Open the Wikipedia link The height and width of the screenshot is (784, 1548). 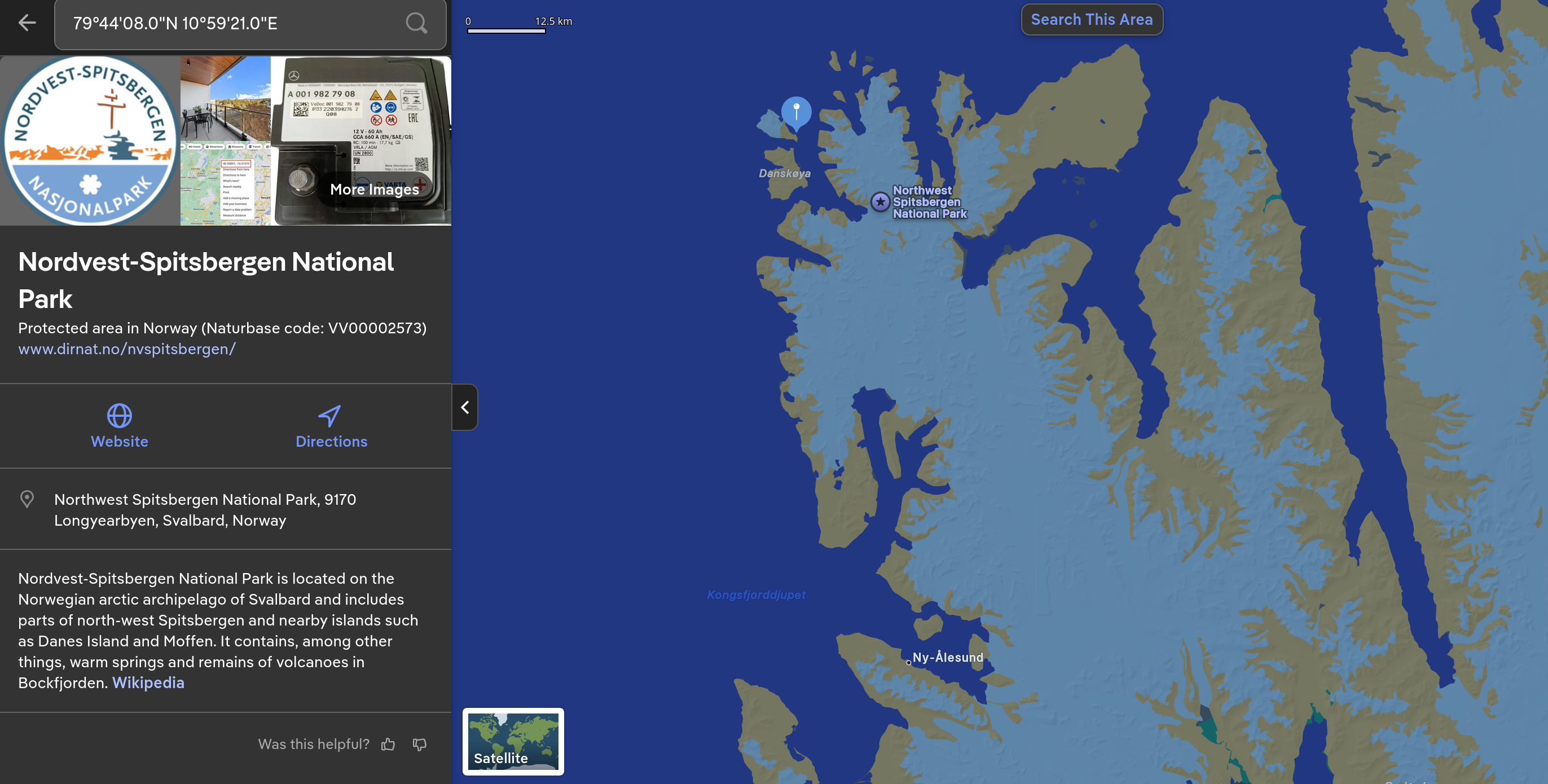tap(148, 682)
